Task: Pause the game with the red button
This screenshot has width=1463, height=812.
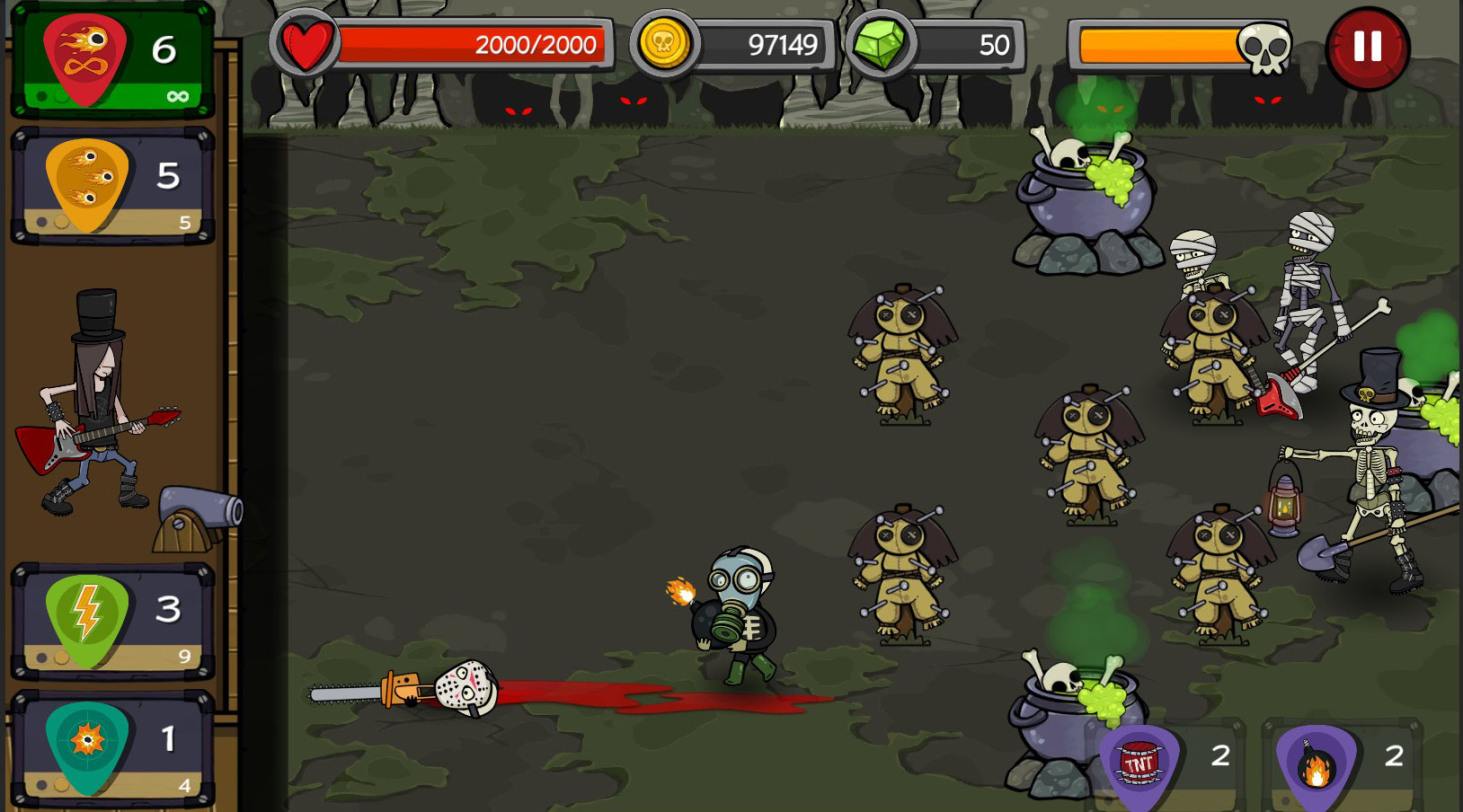Action: tap(1367, 47)
